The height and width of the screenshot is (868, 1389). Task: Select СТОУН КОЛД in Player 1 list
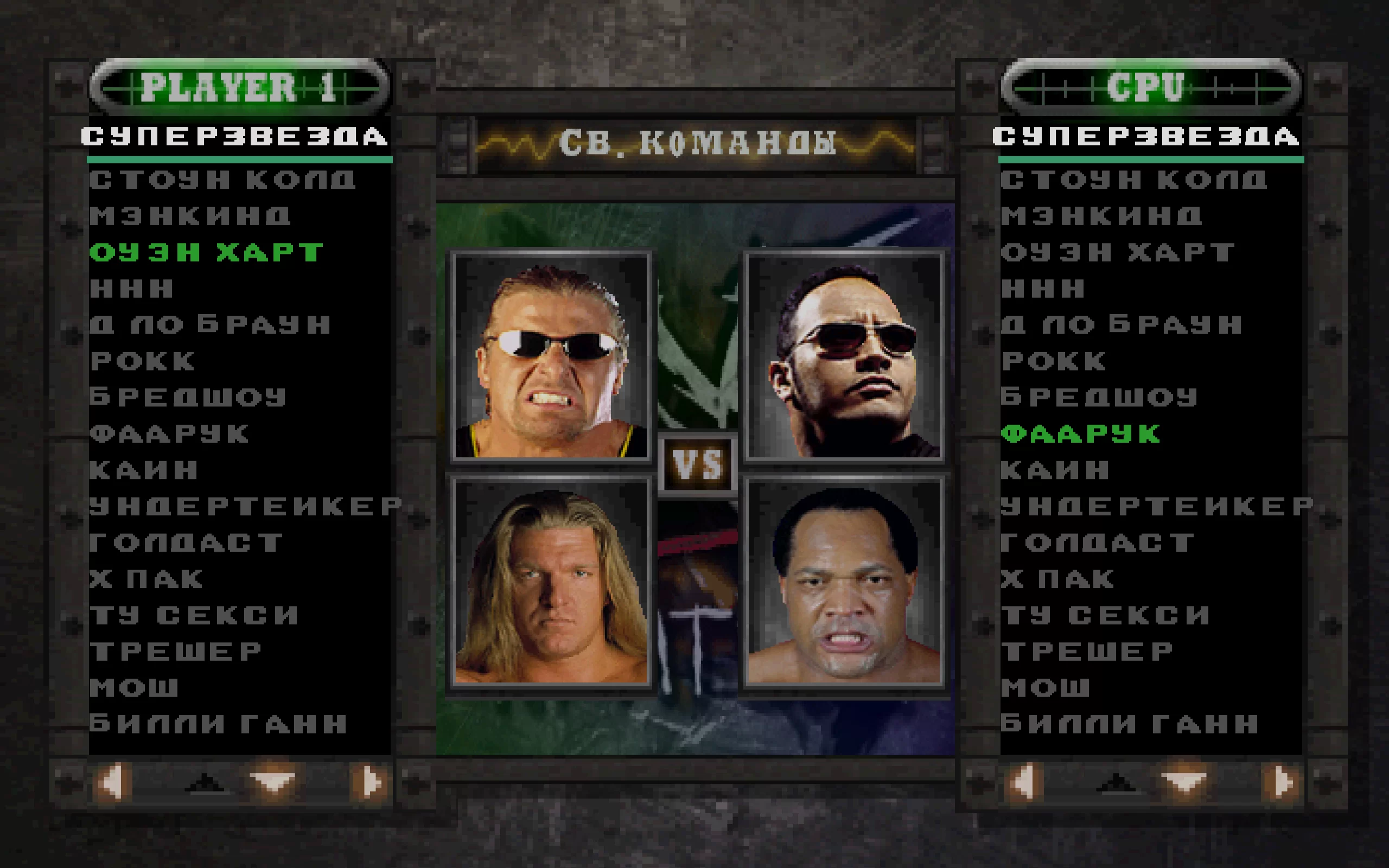pos(221,180)
